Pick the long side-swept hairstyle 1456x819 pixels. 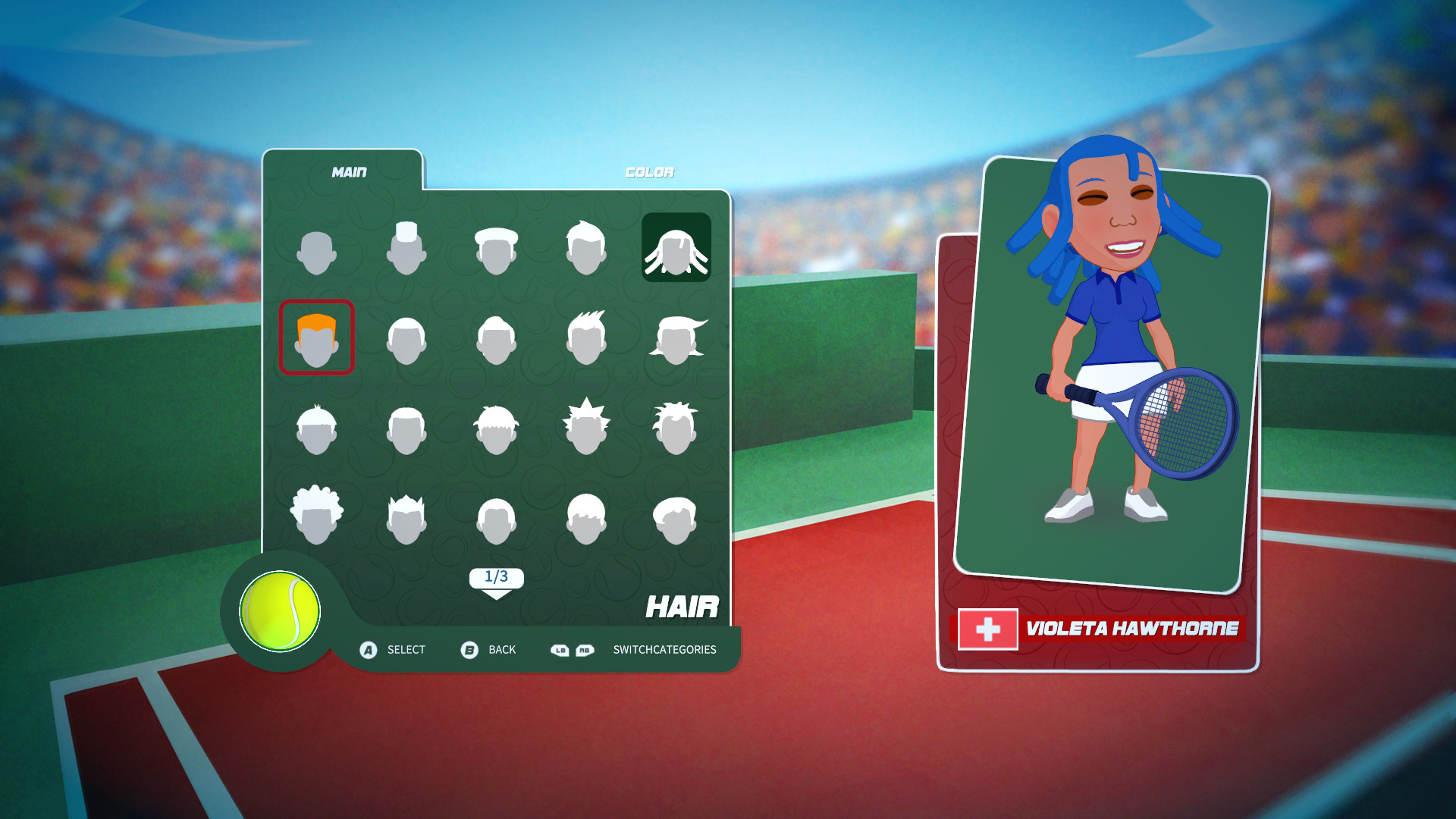pos(679,337)
